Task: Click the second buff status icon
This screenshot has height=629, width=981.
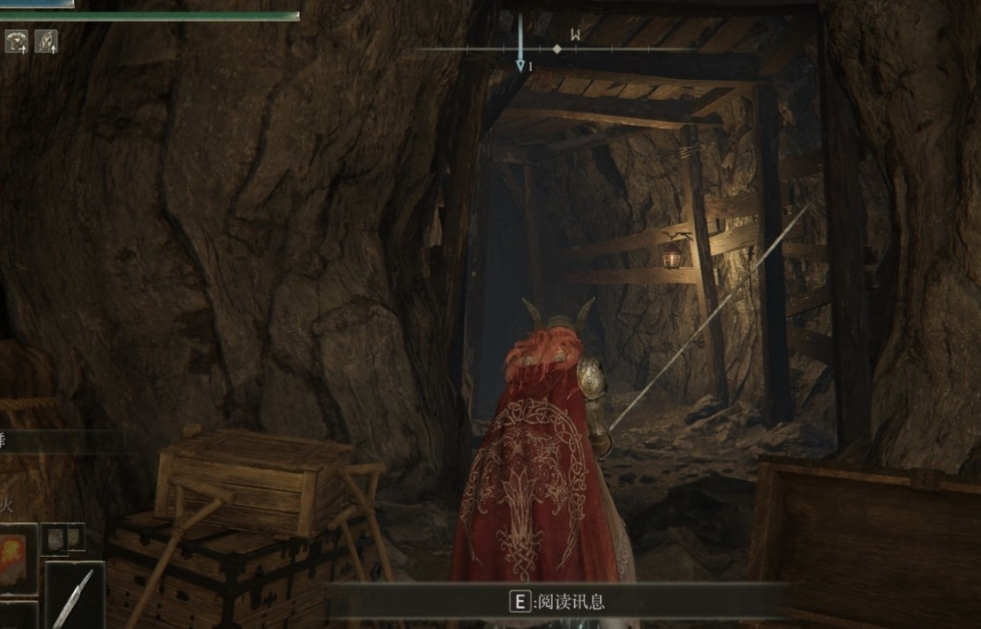Action: point(46,41)
